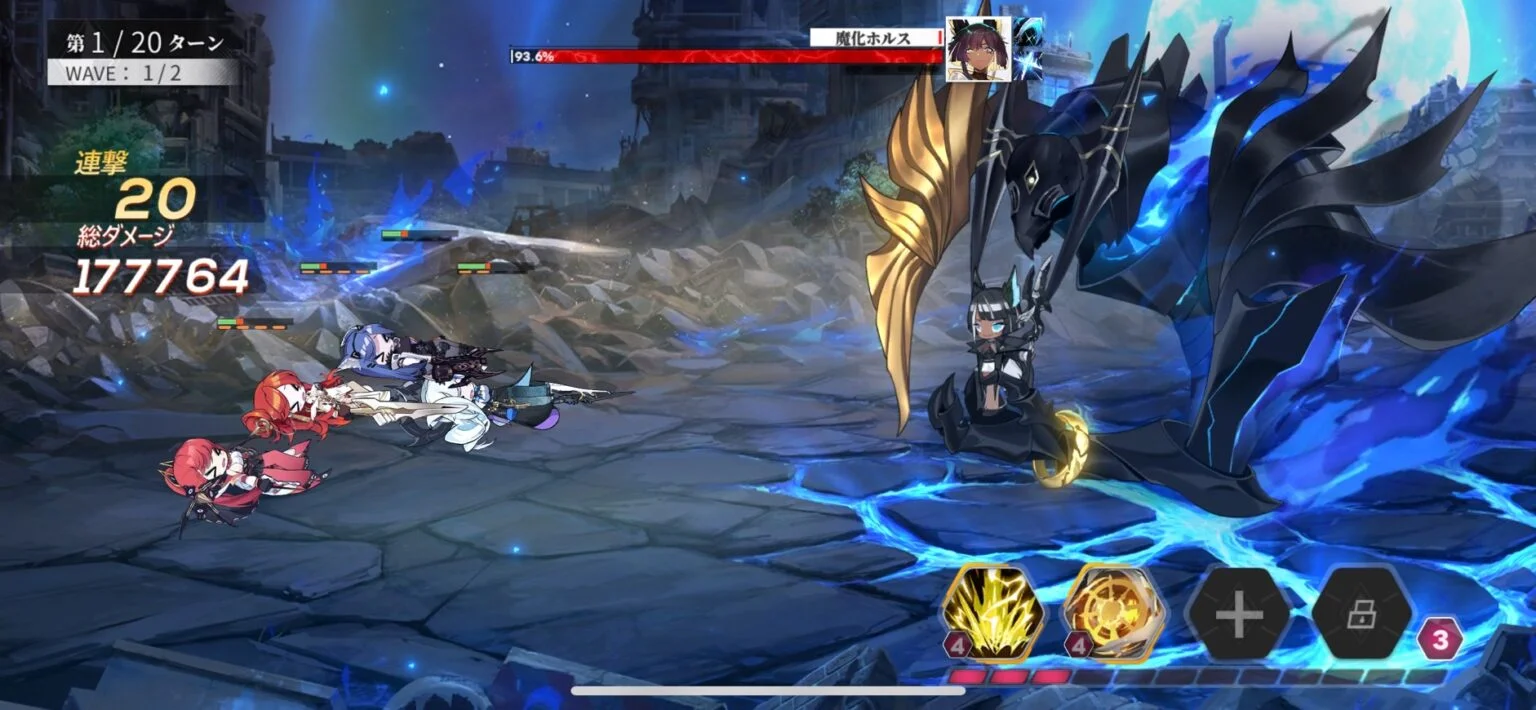Tap the empty plus skill slot

pos(1238,613)
